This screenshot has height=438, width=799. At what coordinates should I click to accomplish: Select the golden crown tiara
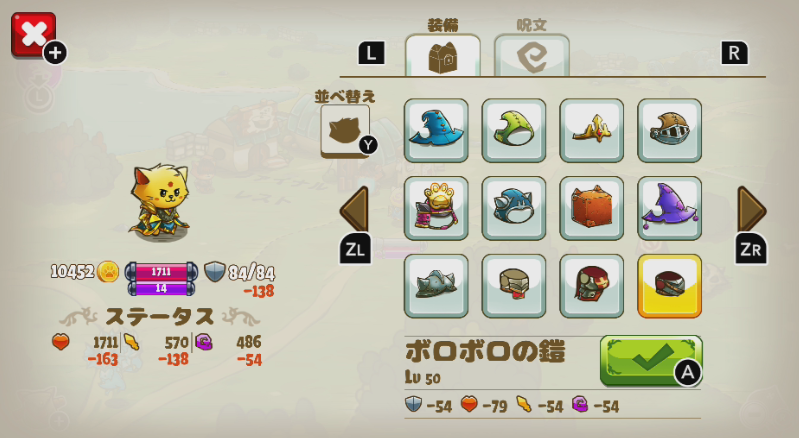pos(592,130)
